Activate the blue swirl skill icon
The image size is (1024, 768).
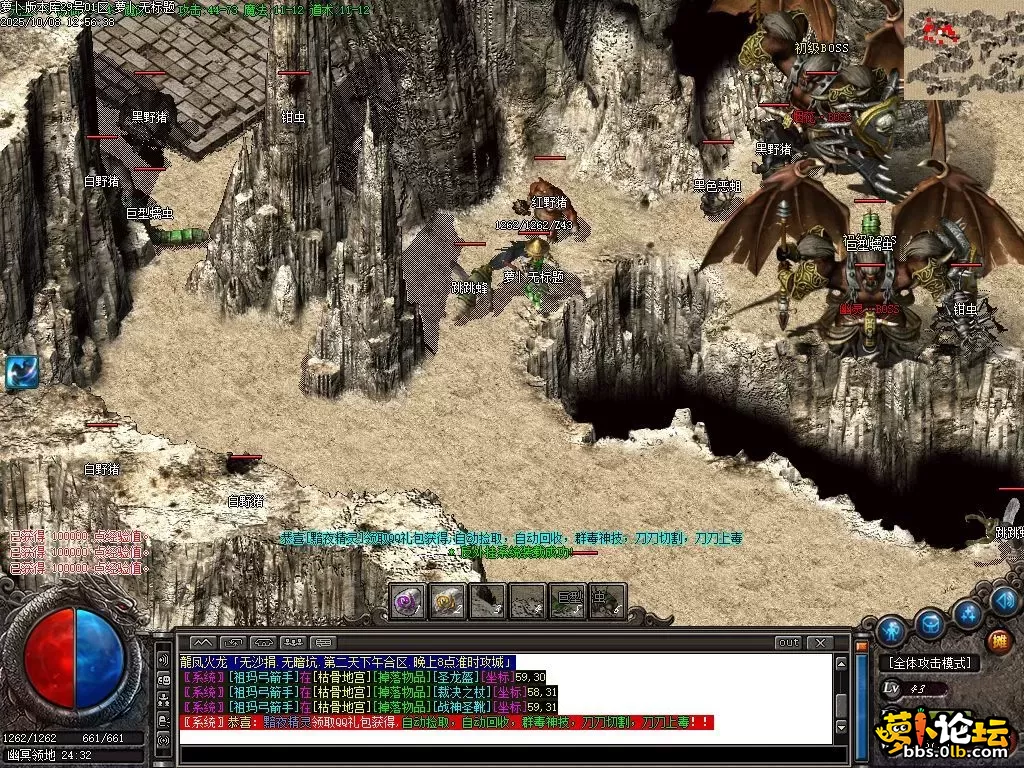click(22, 372)
